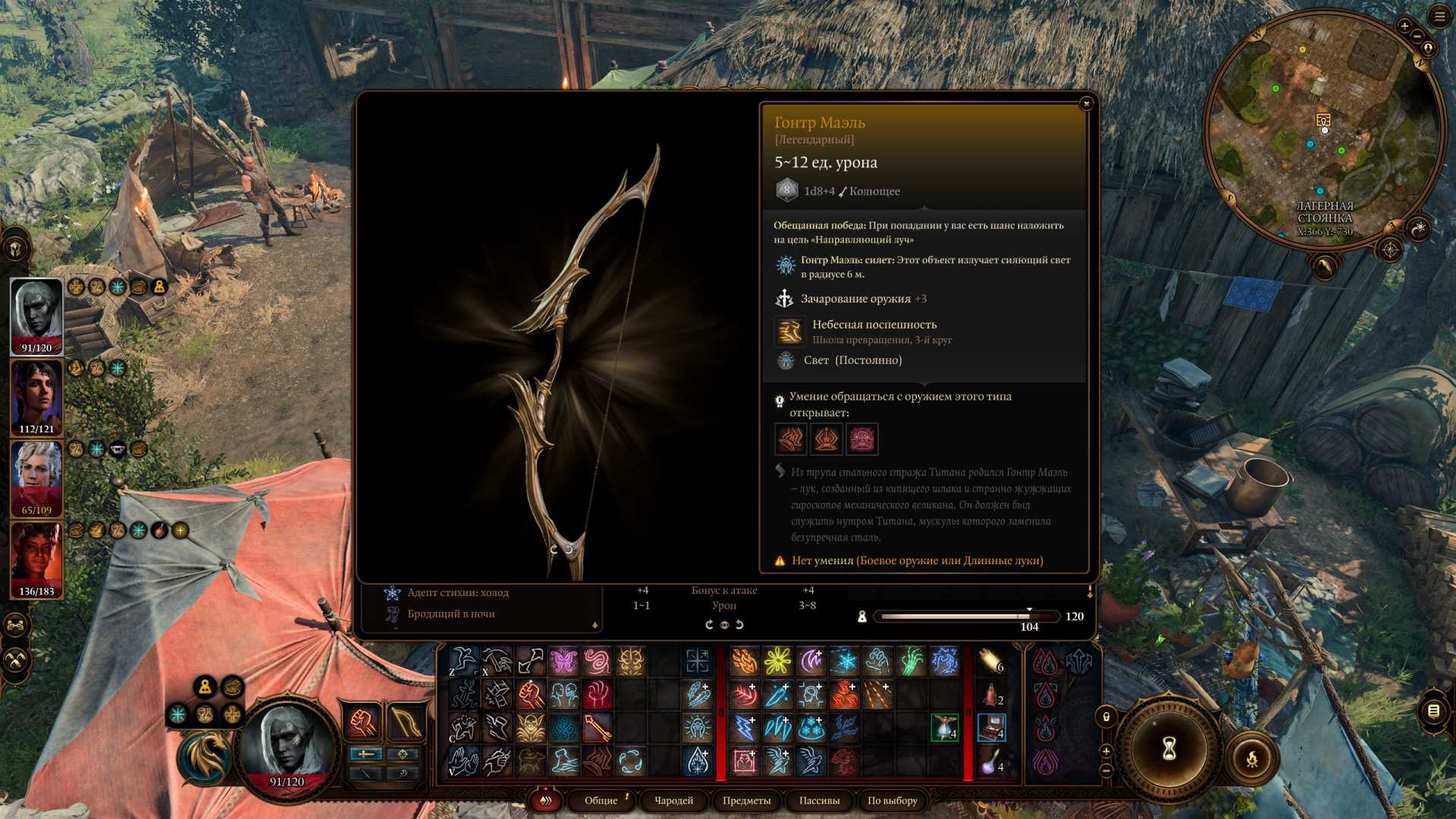
Task: Open the campfire rest button
Action: 1252,758
